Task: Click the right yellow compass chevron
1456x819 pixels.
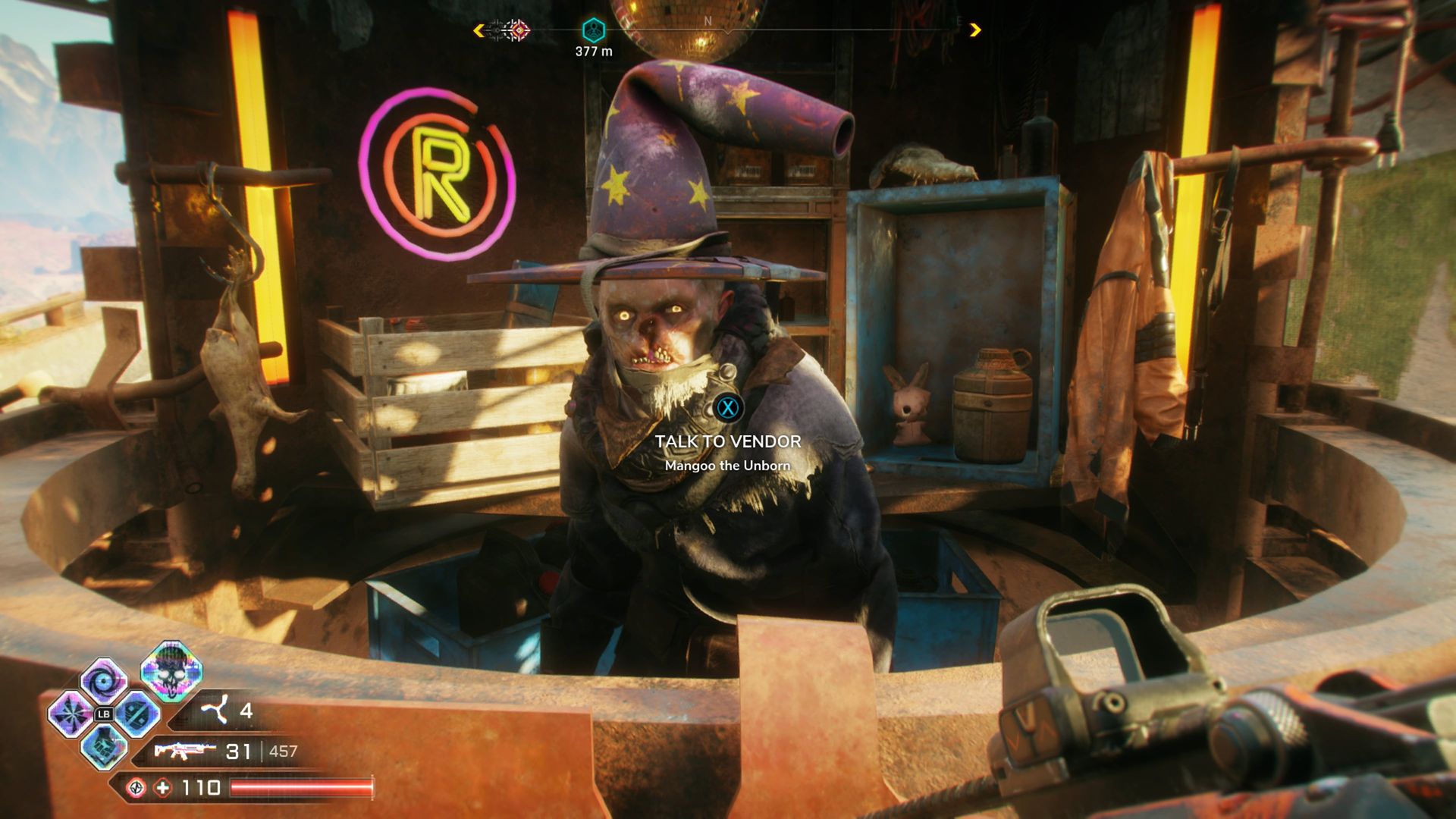Action: click(974, 29)
